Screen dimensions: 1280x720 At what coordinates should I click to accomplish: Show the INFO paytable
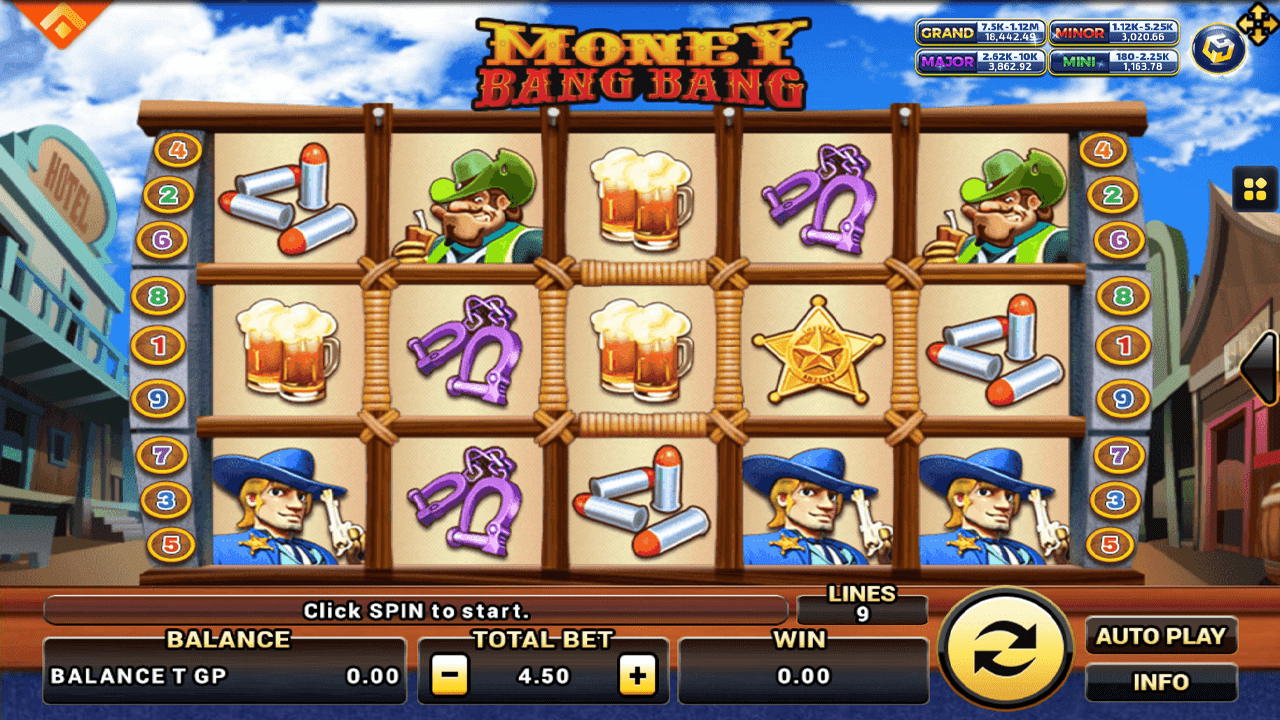1161,683
